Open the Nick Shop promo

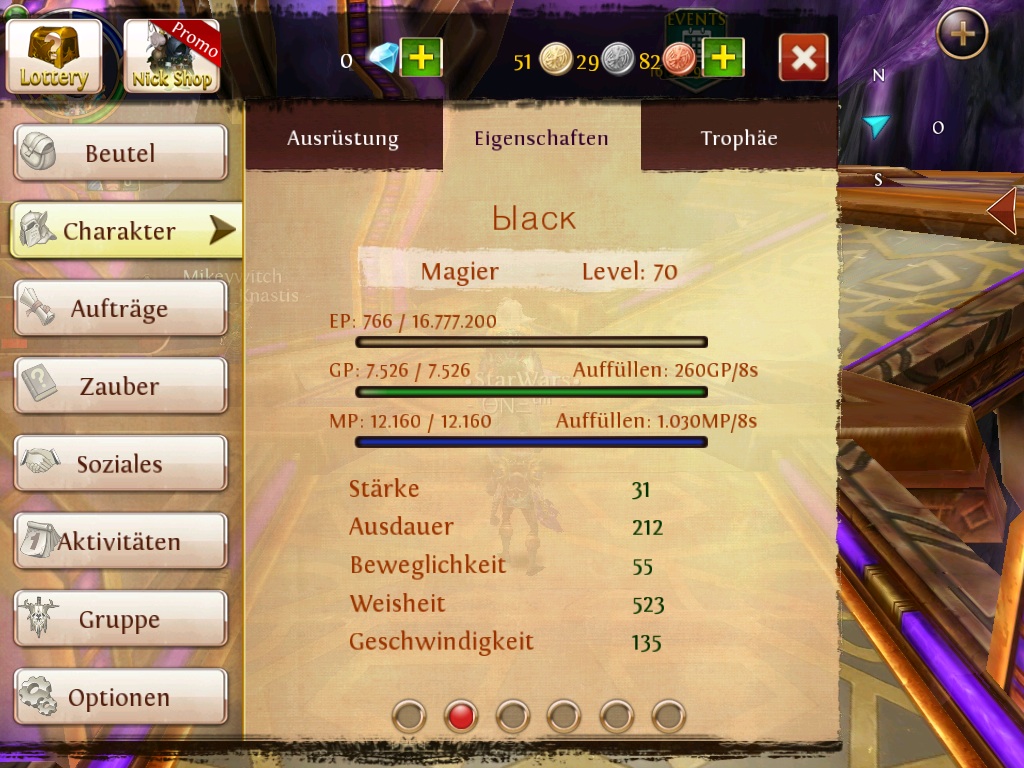pyautogui.click(x=171, y=56)
